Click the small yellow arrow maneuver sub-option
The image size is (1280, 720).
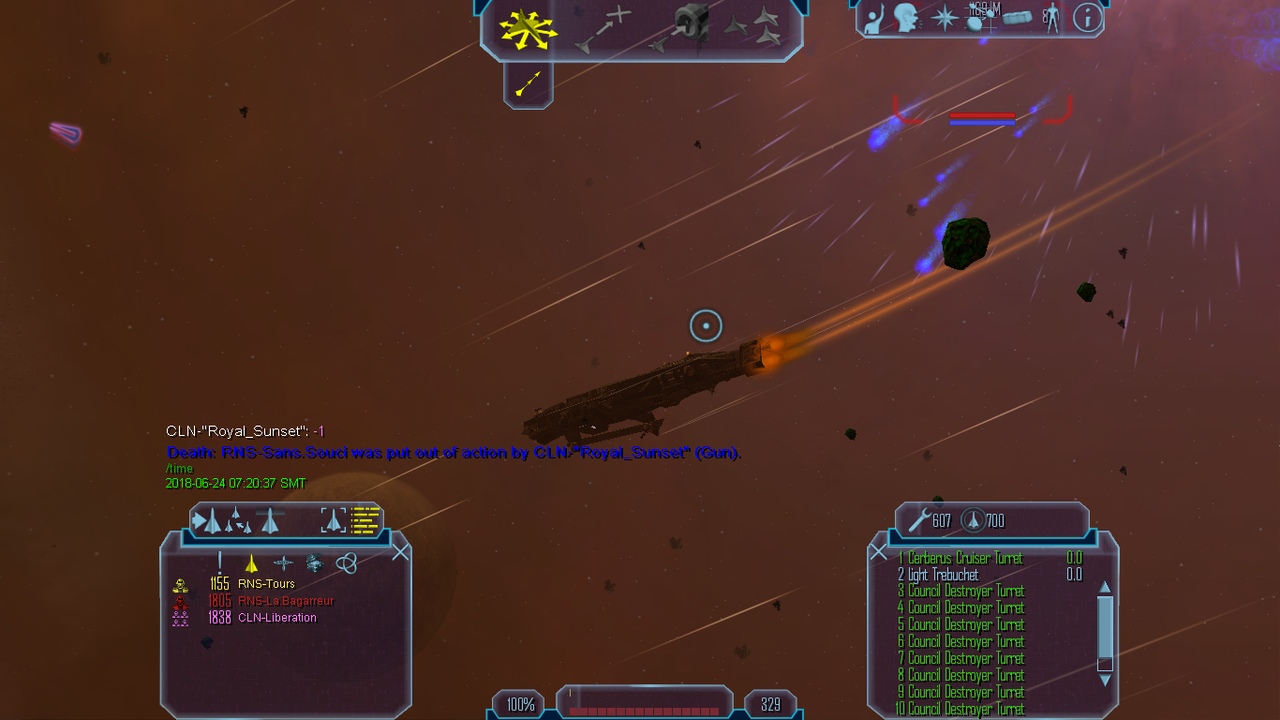tap(528, 84)
